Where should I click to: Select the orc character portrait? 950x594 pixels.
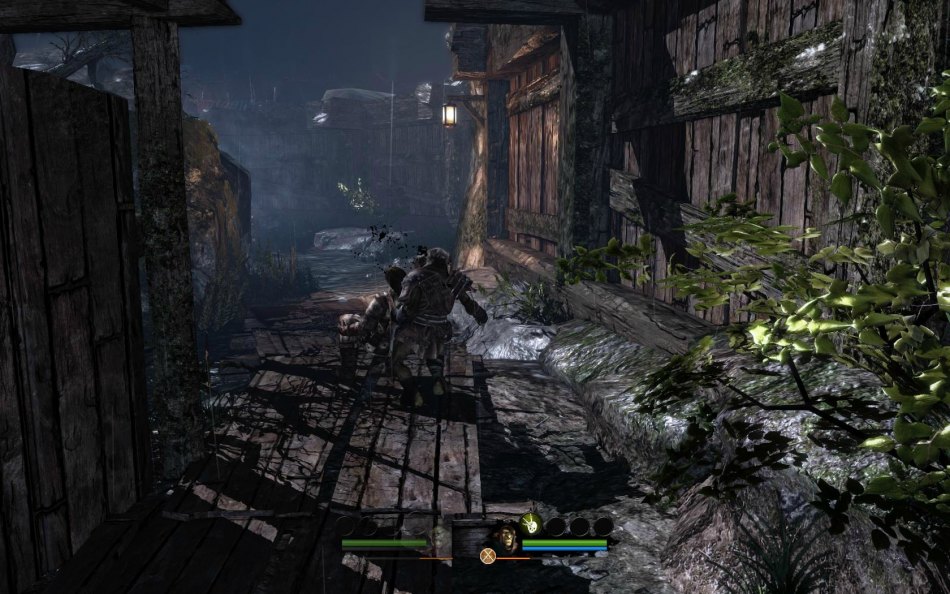(507, 538)
